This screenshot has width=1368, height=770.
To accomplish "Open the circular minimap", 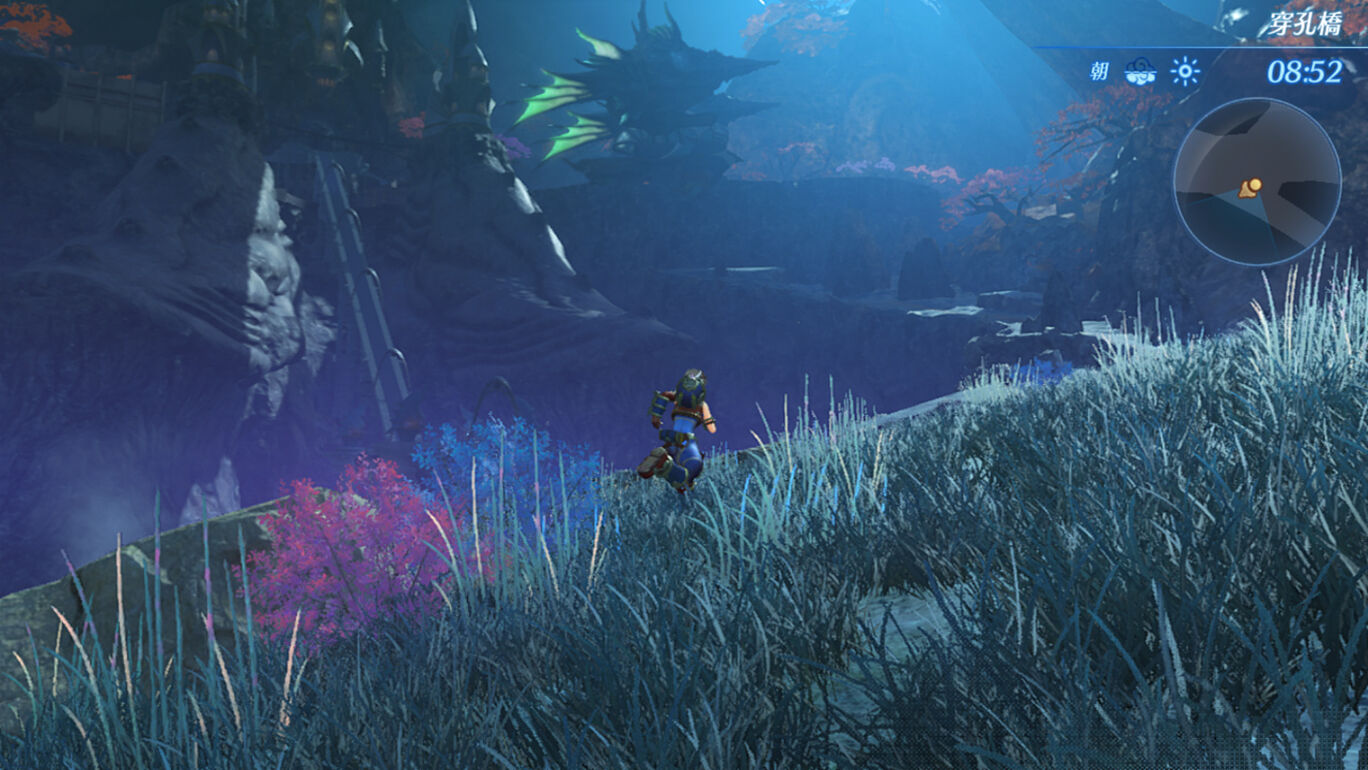I will pyautogui.click(x=1256, y=182).
